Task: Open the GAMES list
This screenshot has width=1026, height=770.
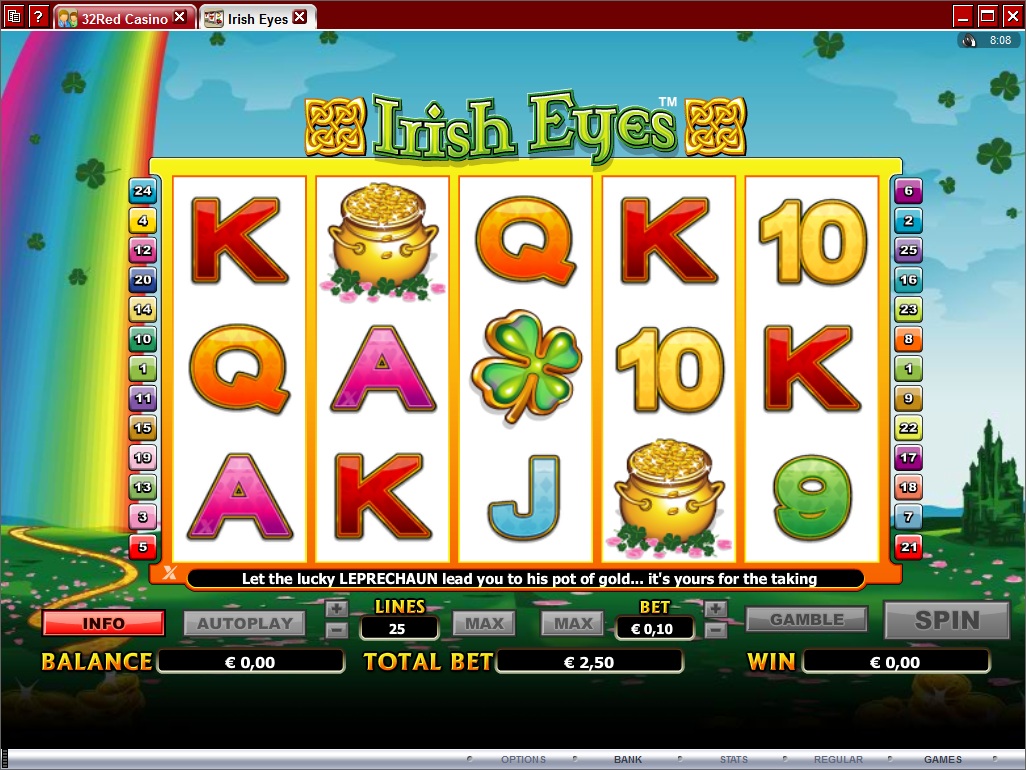Action: (x=943, y=760)
